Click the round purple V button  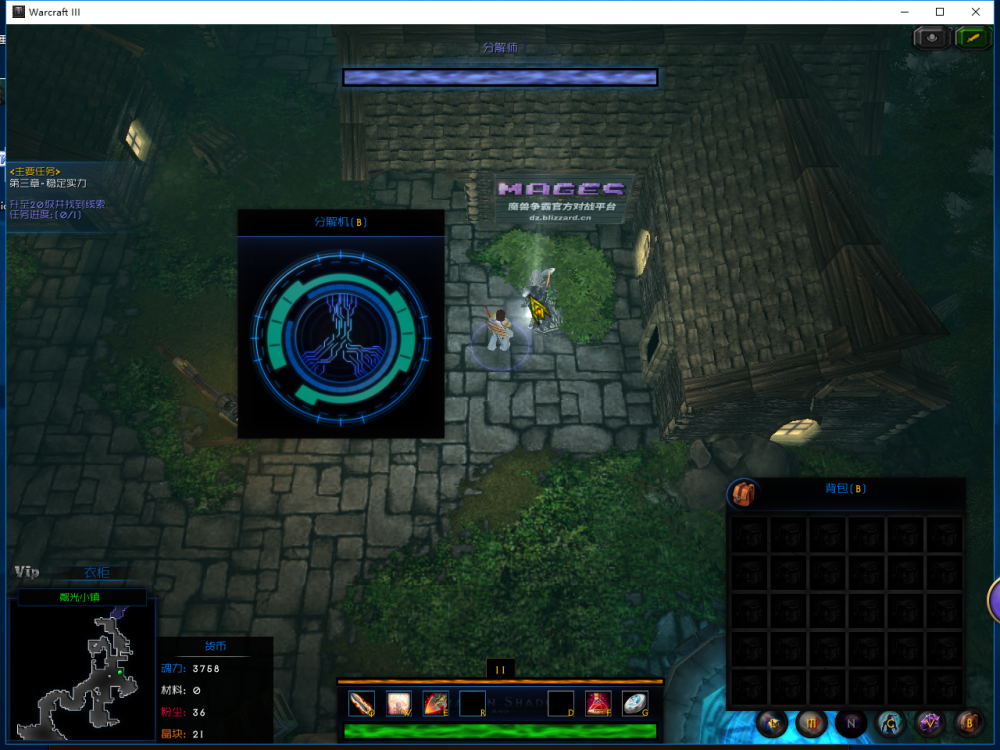[930, 722]
